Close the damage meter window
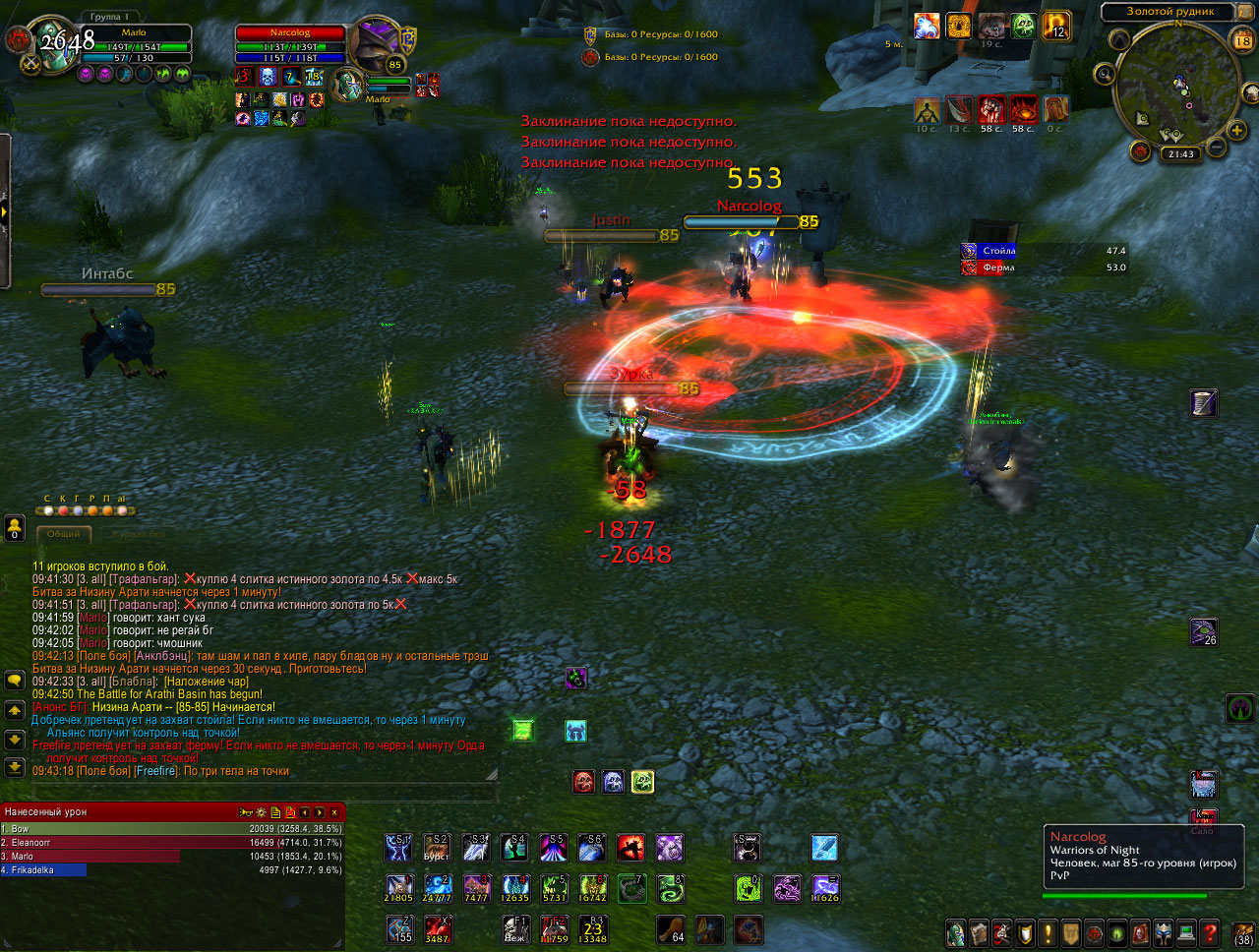The image size is (1259, 952). click(334, 812)
